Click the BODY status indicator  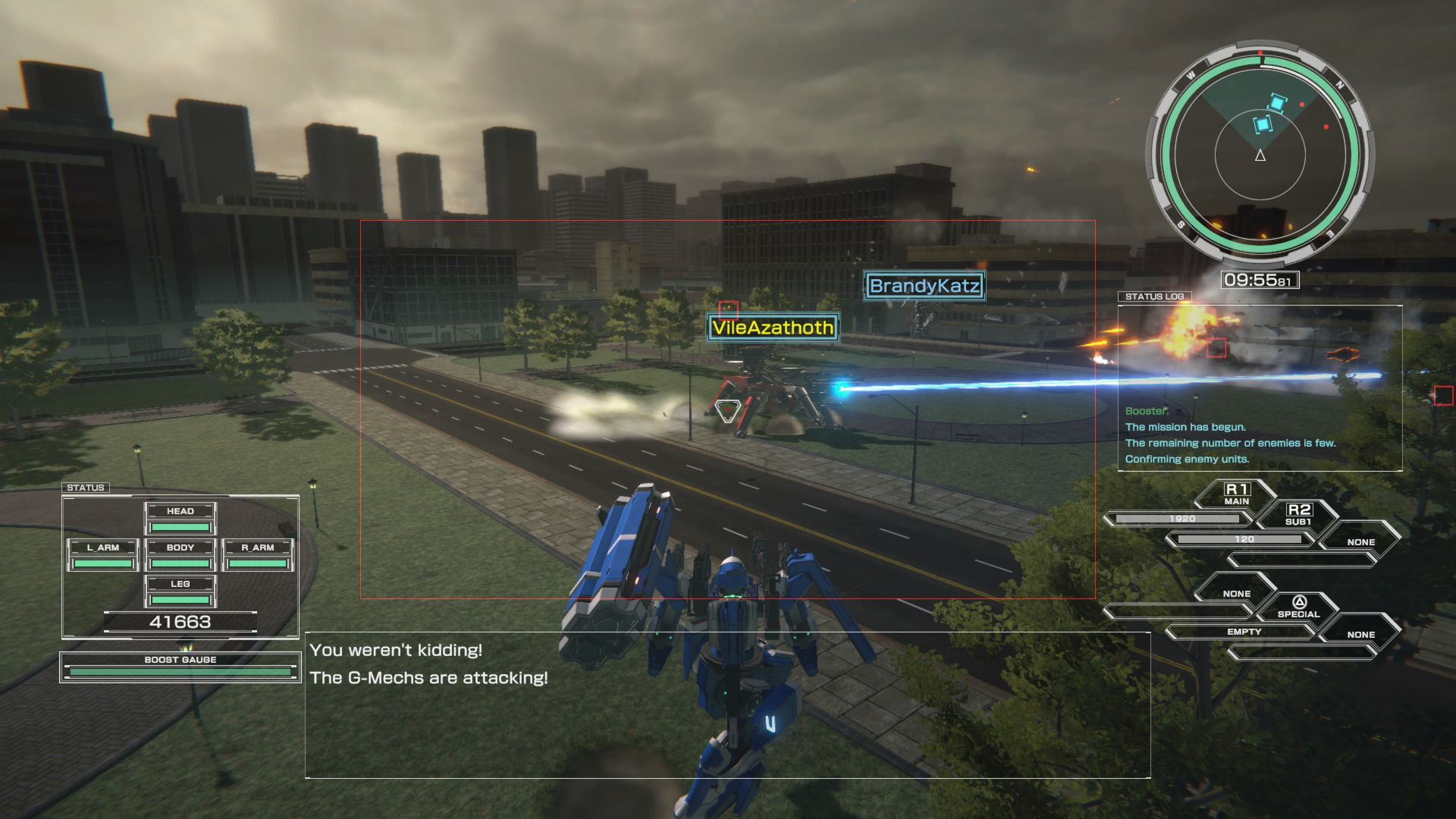pyautogui.click(x=180, y=546)
